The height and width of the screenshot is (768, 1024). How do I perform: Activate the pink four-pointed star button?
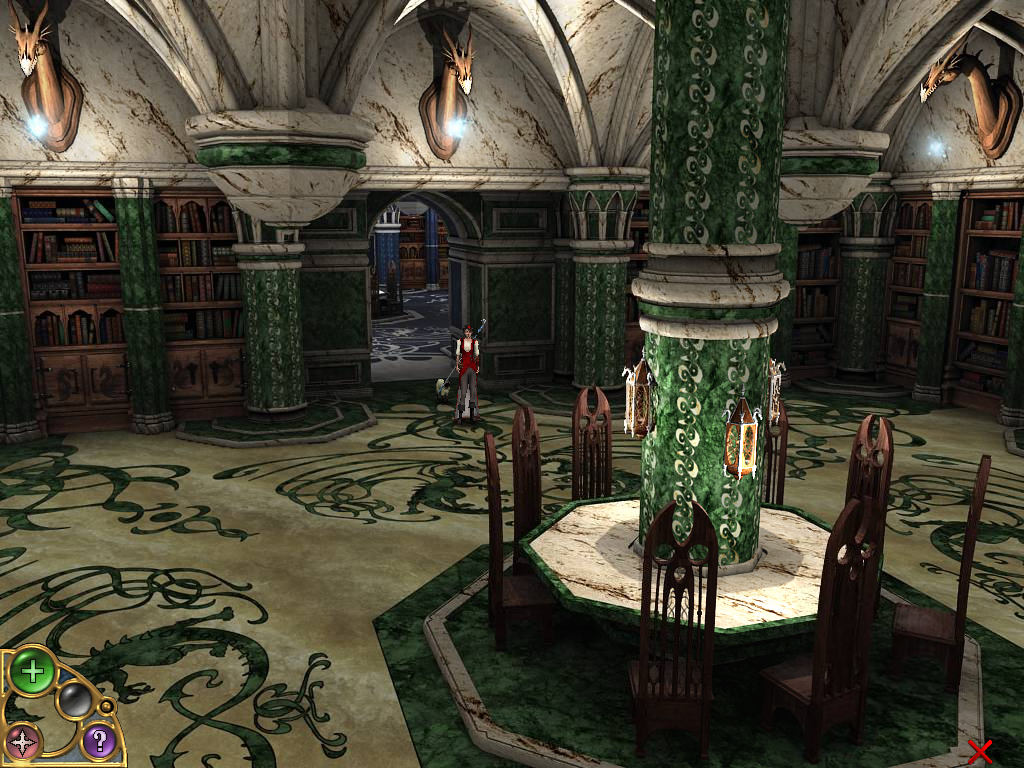click(23, 741)
